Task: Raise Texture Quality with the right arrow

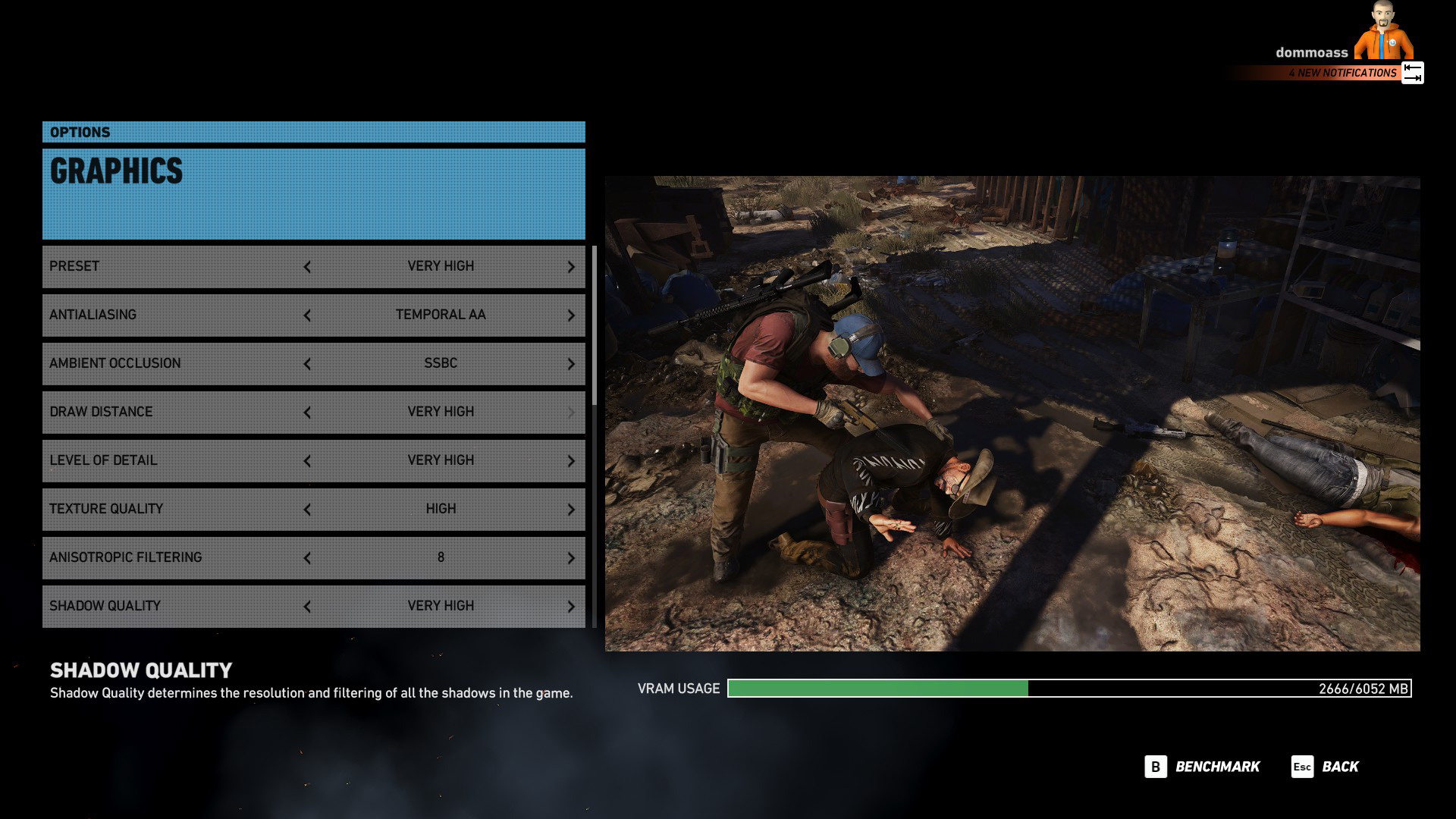Action: click(571, 510)
